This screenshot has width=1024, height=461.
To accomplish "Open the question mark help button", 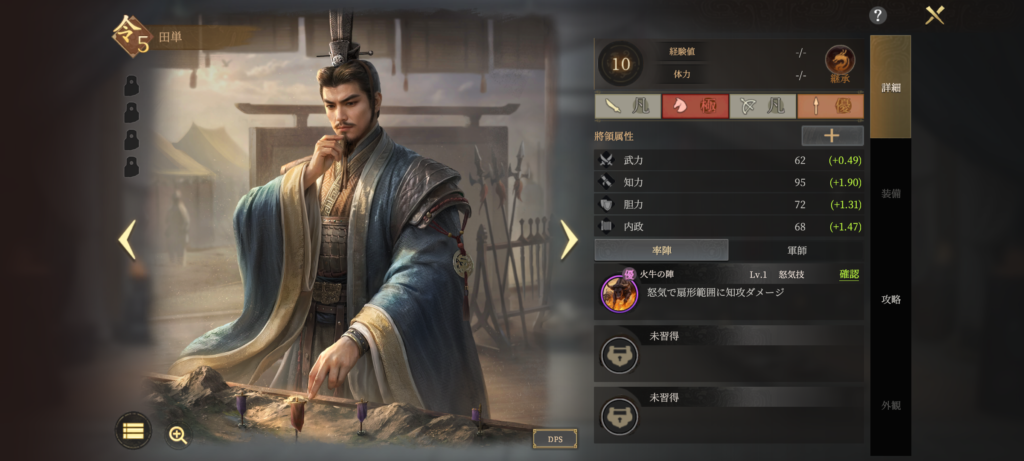I will 878,15.
